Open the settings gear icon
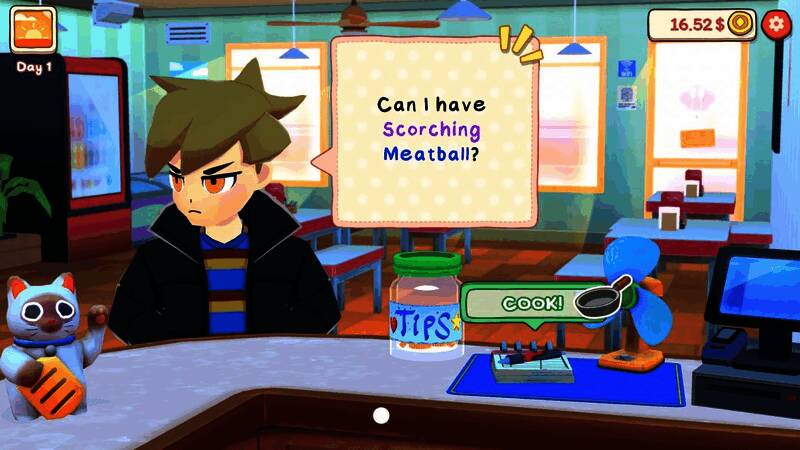The width and height of the screenshot is (800, 450). [774, 24]
